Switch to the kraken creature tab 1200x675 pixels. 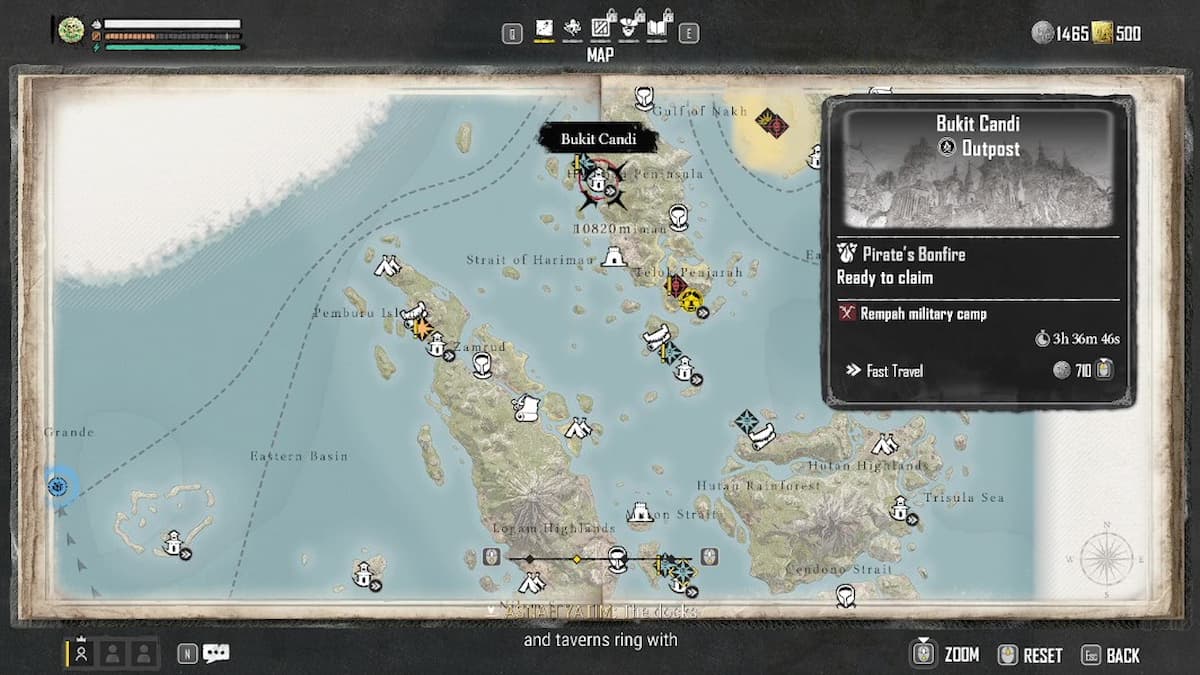point(572,30)
